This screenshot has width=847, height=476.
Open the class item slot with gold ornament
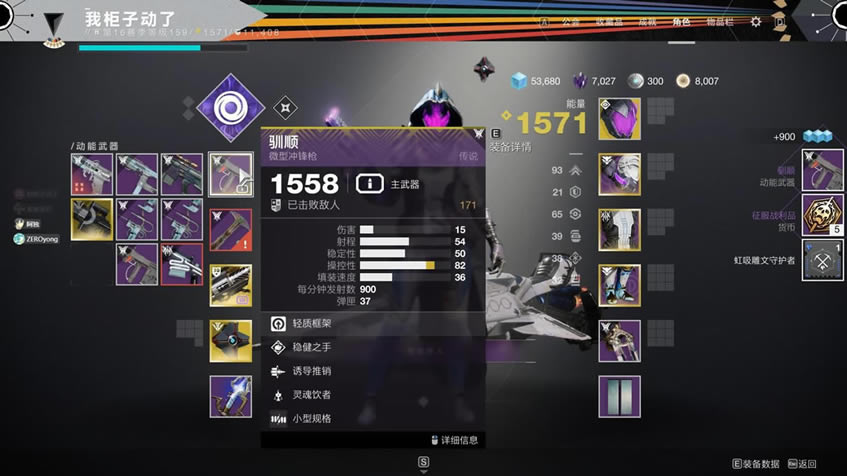click(x=619, y=341)
